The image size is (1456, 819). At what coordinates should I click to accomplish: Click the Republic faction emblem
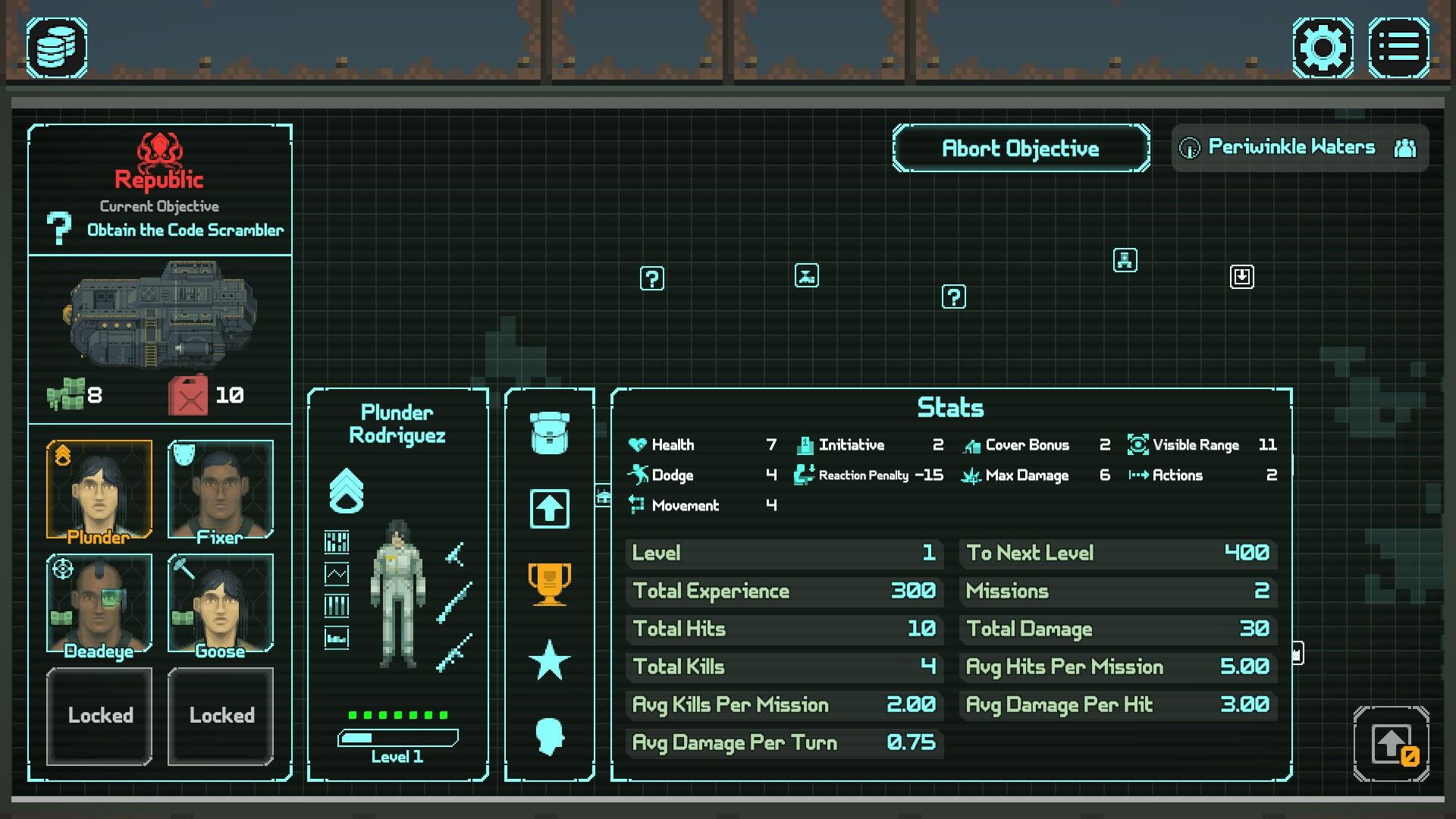(159, 150)
